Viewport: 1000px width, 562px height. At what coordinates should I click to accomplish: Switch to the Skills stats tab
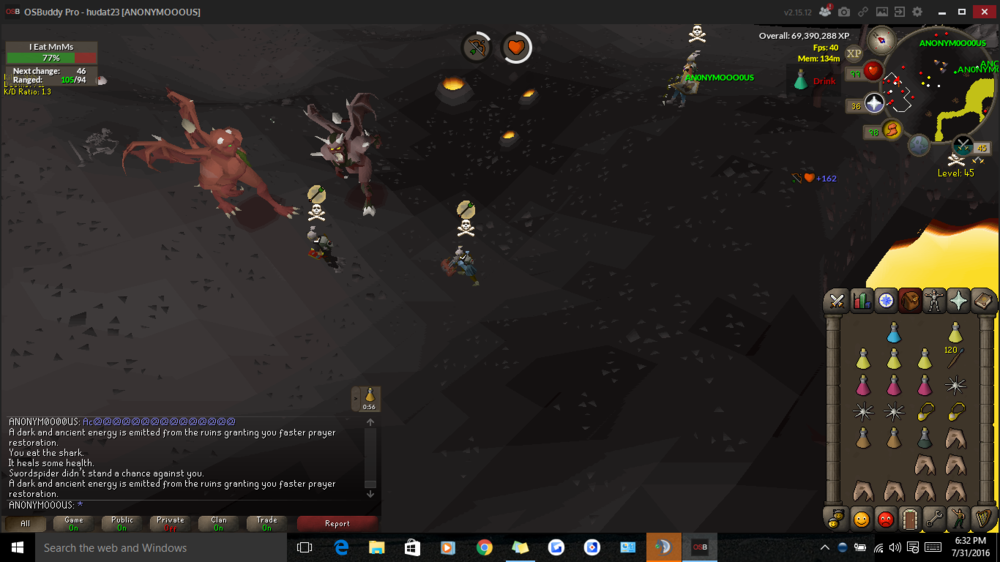861,301
